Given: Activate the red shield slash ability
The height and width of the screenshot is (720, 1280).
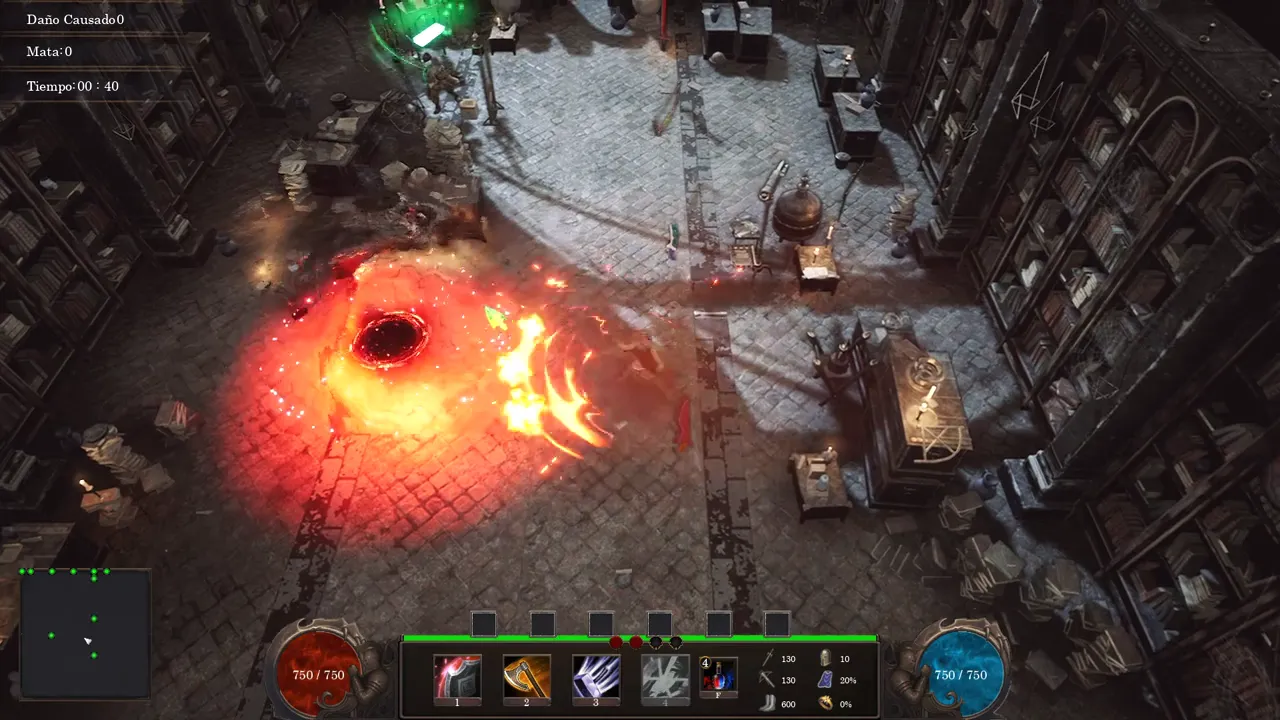Looking at the screenshot, I should pos(457,677).
